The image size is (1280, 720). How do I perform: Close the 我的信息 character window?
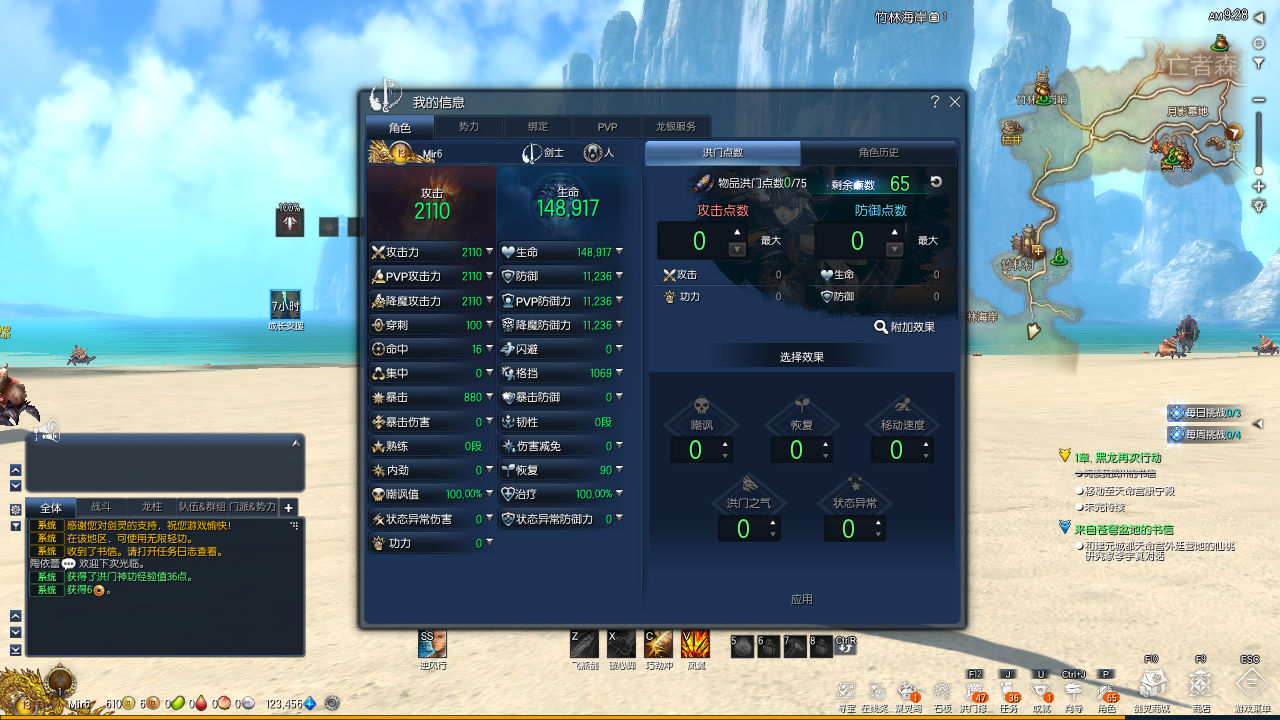click(x=955, y=102)
